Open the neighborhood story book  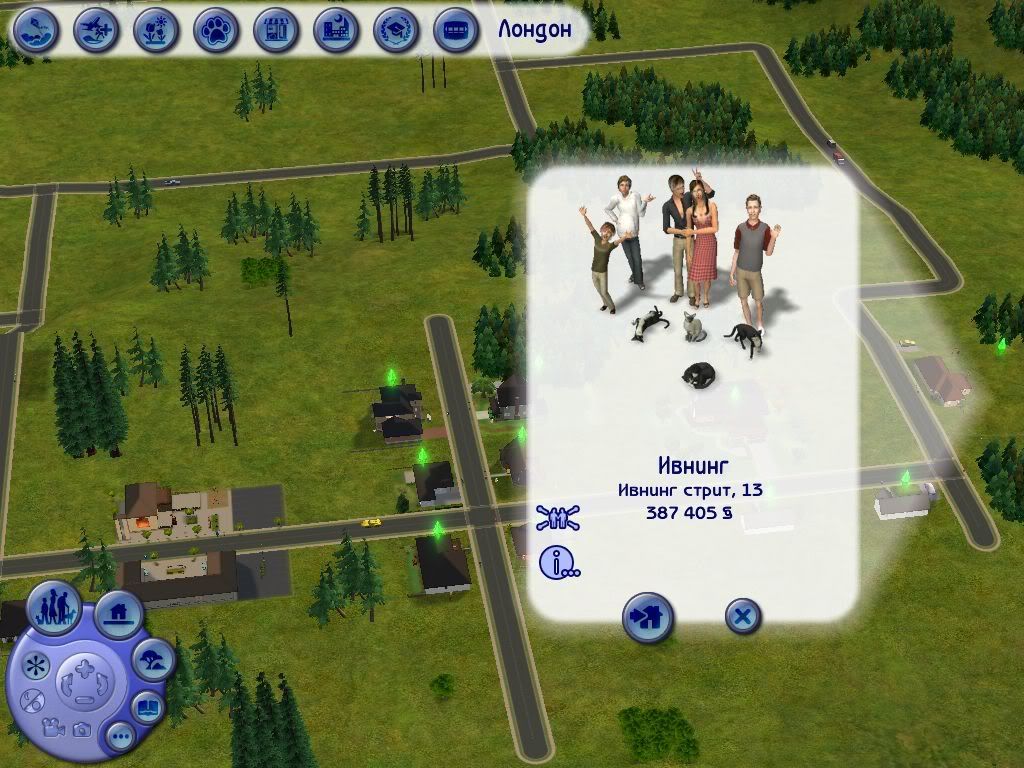tap(148, 707)
